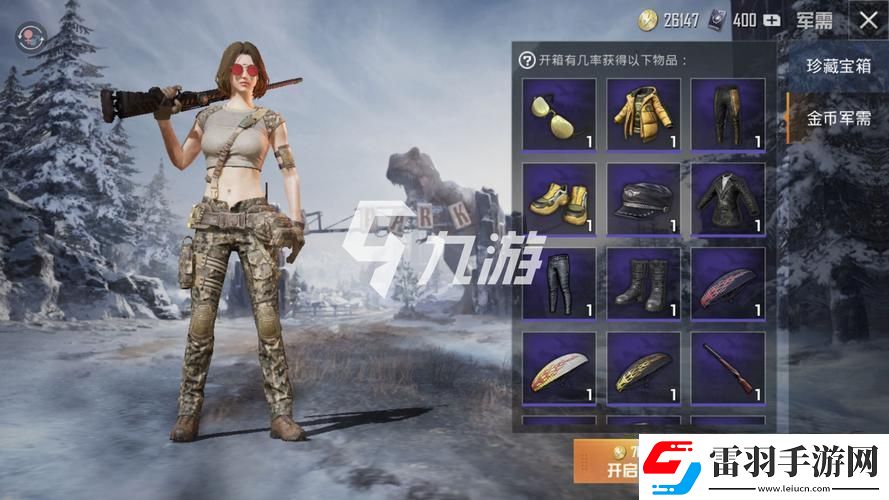Inspect the gold sneakers reward

point(559,198)
